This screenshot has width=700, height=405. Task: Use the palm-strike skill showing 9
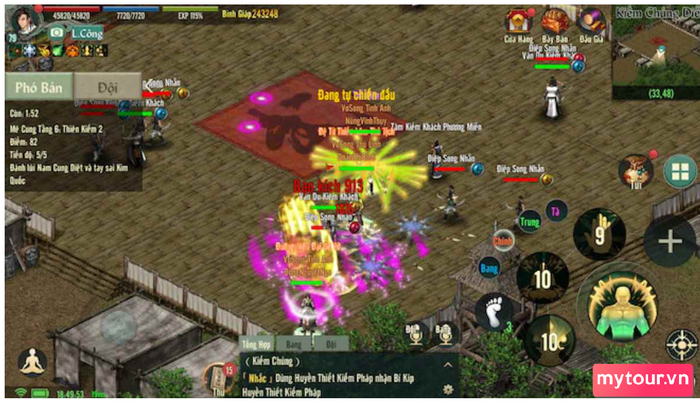point(599,234)
